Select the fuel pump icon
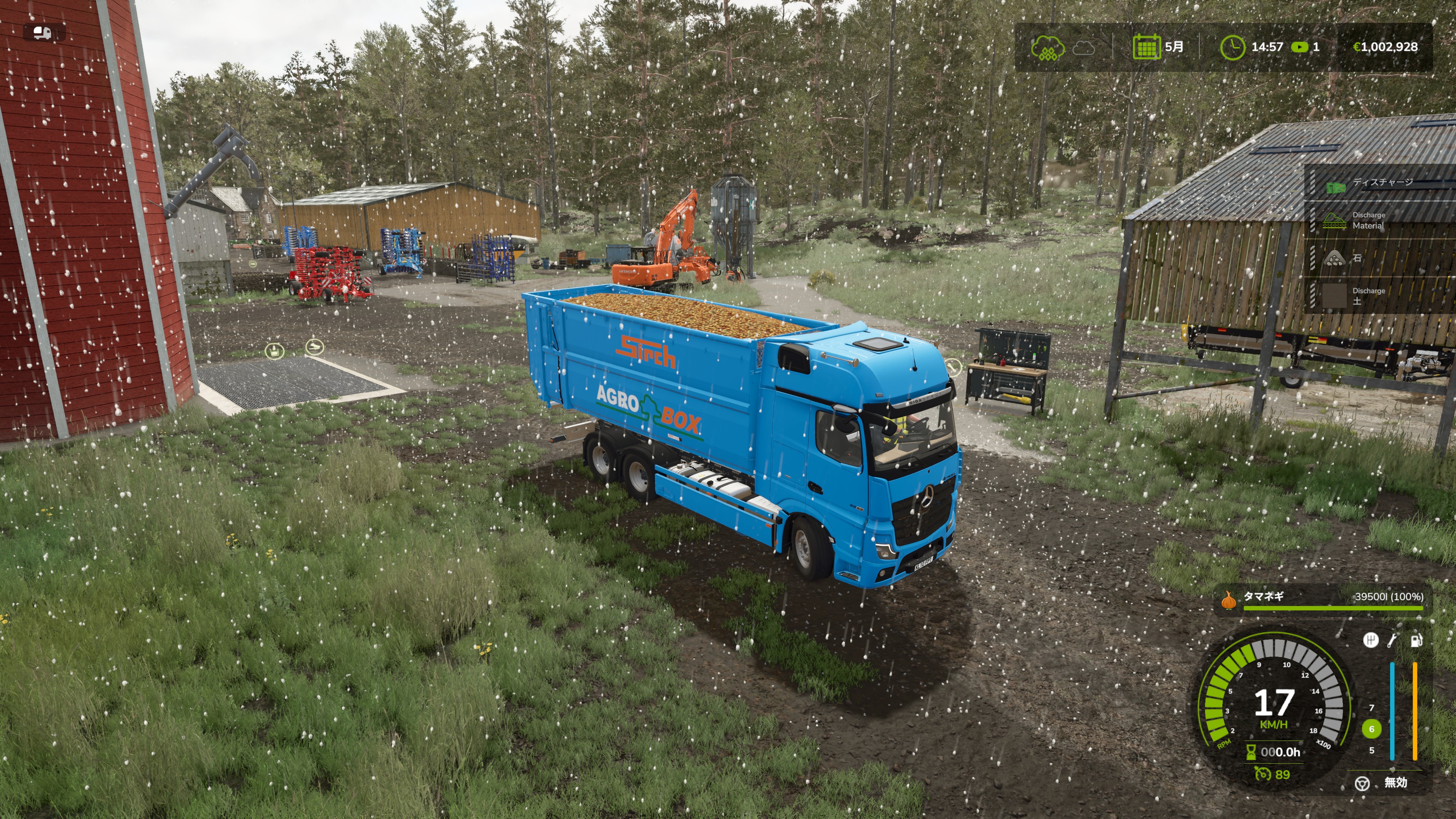 [1416, 640]
